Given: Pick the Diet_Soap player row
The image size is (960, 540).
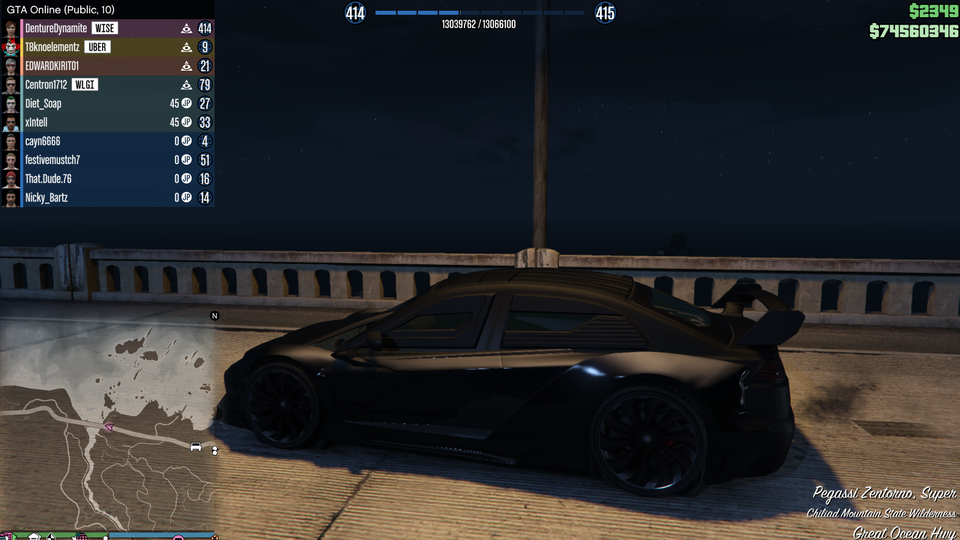Looking at the screenshot, I should pos(44,103).
